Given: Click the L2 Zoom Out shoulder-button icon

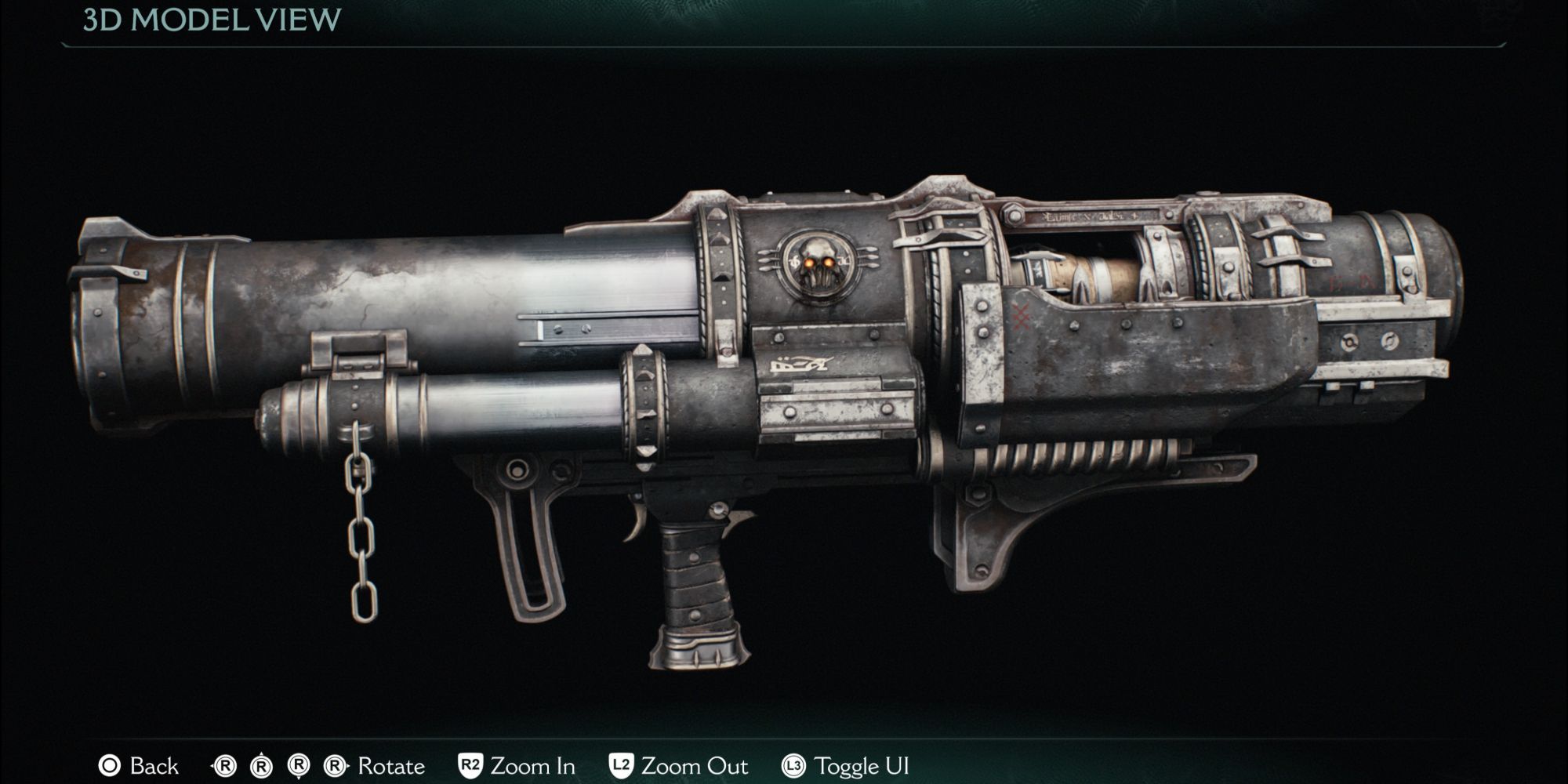Looking at the screenshot, I should pyautogui.click(x=621, y=767).
